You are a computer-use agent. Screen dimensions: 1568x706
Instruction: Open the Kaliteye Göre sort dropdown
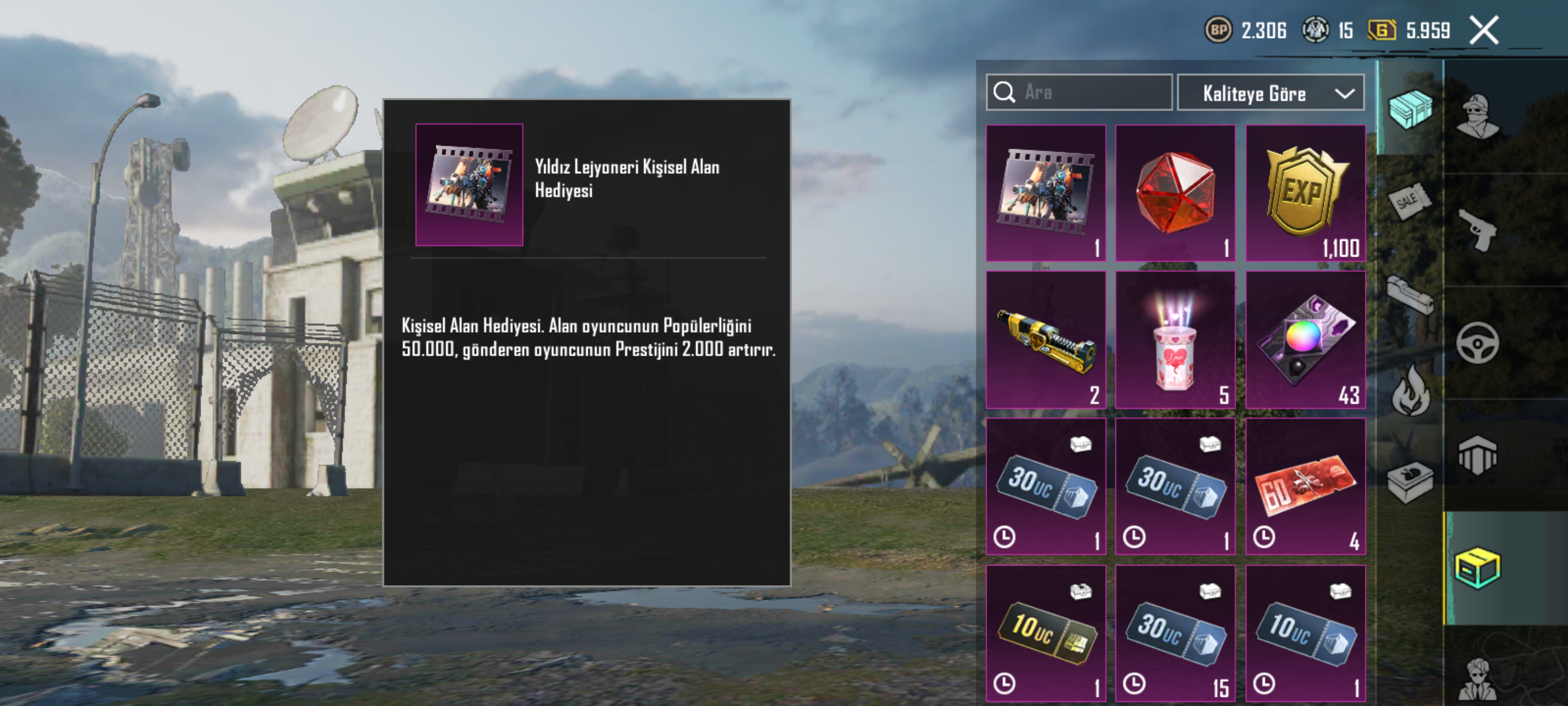click(1270, 93)
